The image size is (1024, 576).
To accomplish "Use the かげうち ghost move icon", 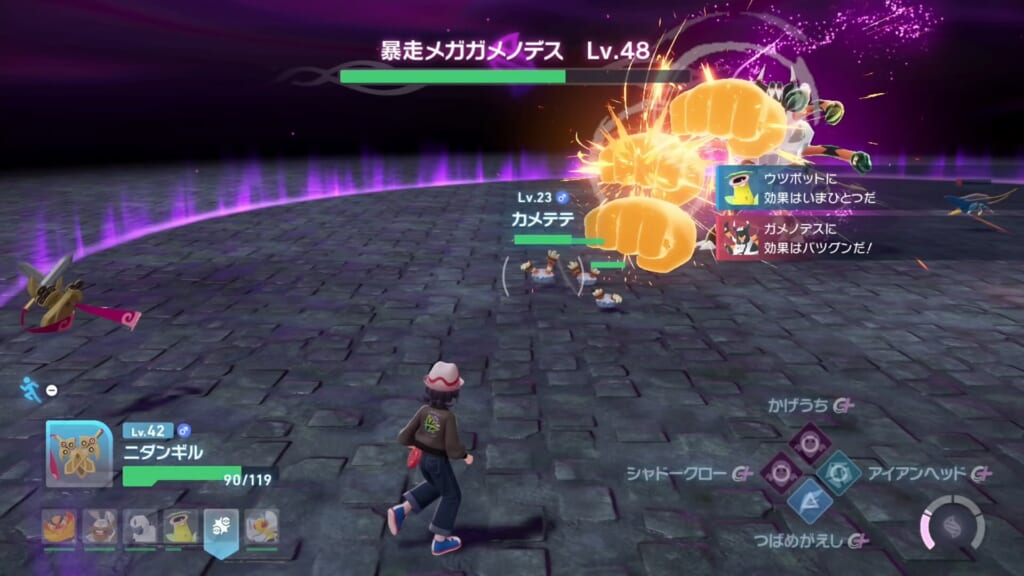I will (809, 441).
